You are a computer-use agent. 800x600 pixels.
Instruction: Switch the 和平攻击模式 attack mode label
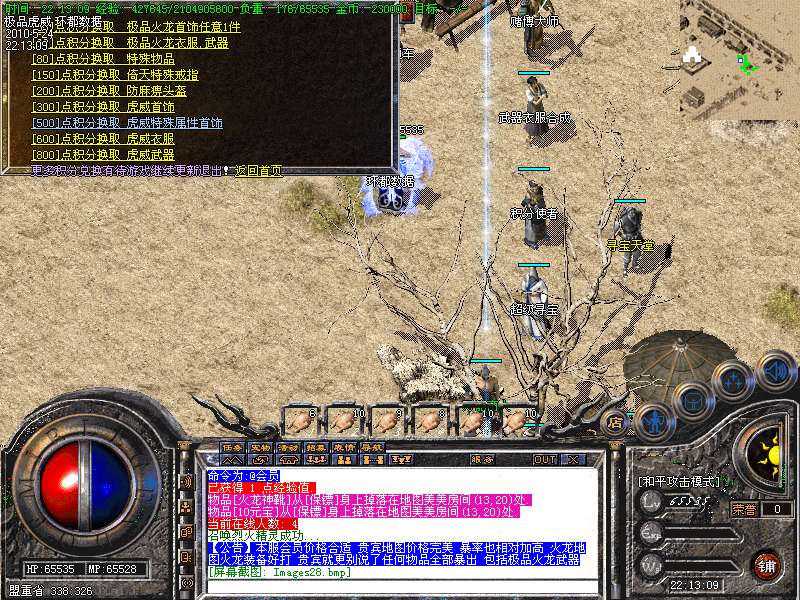679,481
